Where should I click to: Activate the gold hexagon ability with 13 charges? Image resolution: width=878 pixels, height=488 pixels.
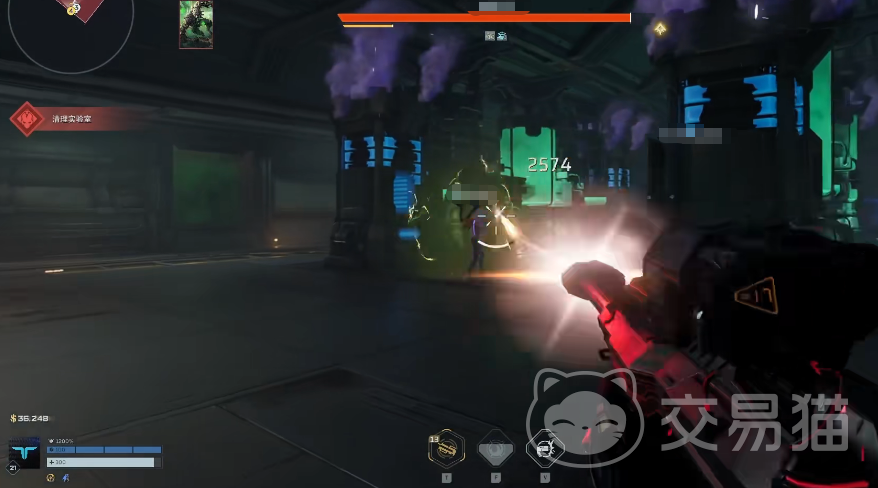[x=446, y=449]
